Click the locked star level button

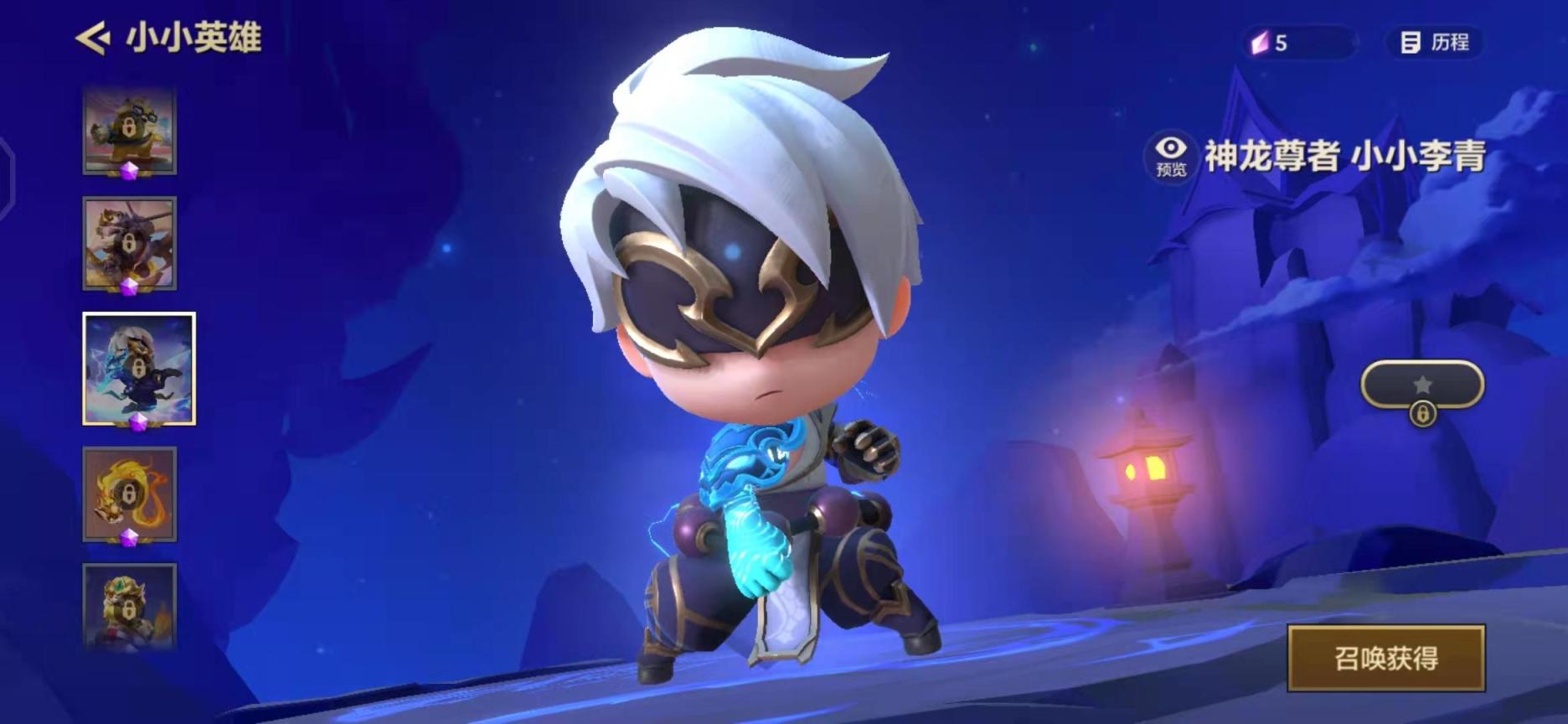[x=1422, y=386]
